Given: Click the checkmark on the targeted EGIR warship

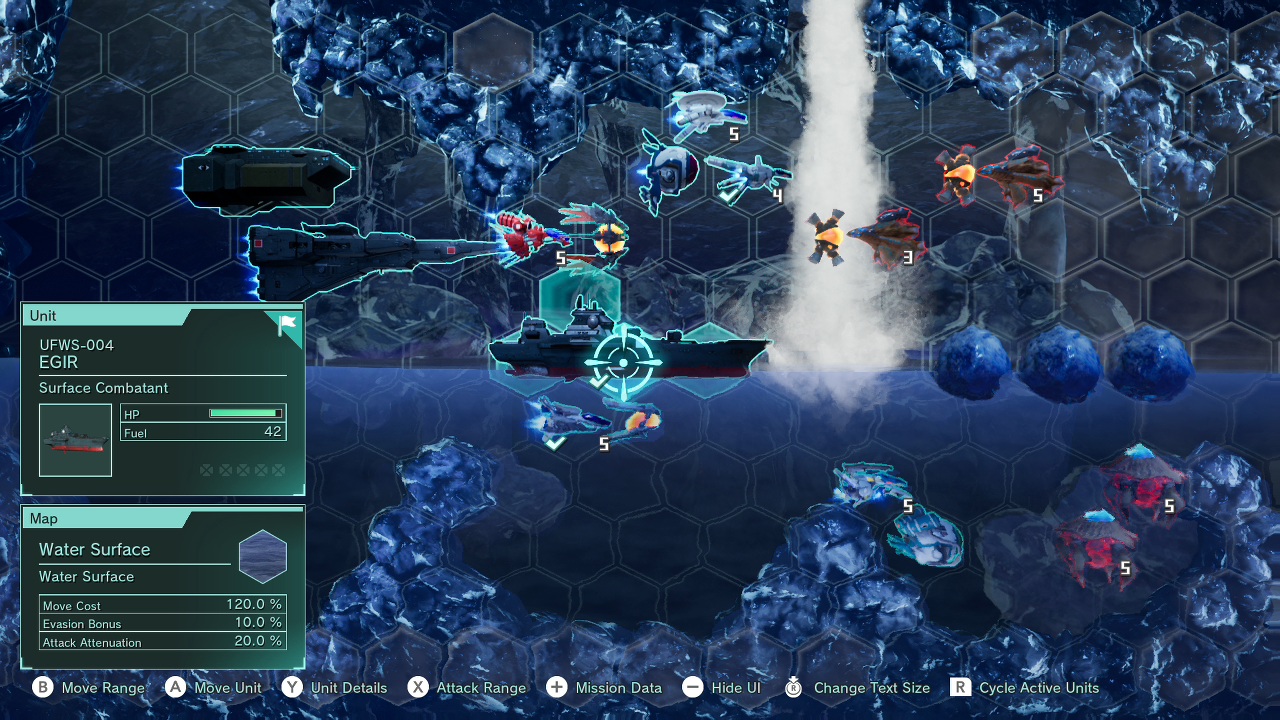Looking at the screenshot, I should tap(602, 380).
